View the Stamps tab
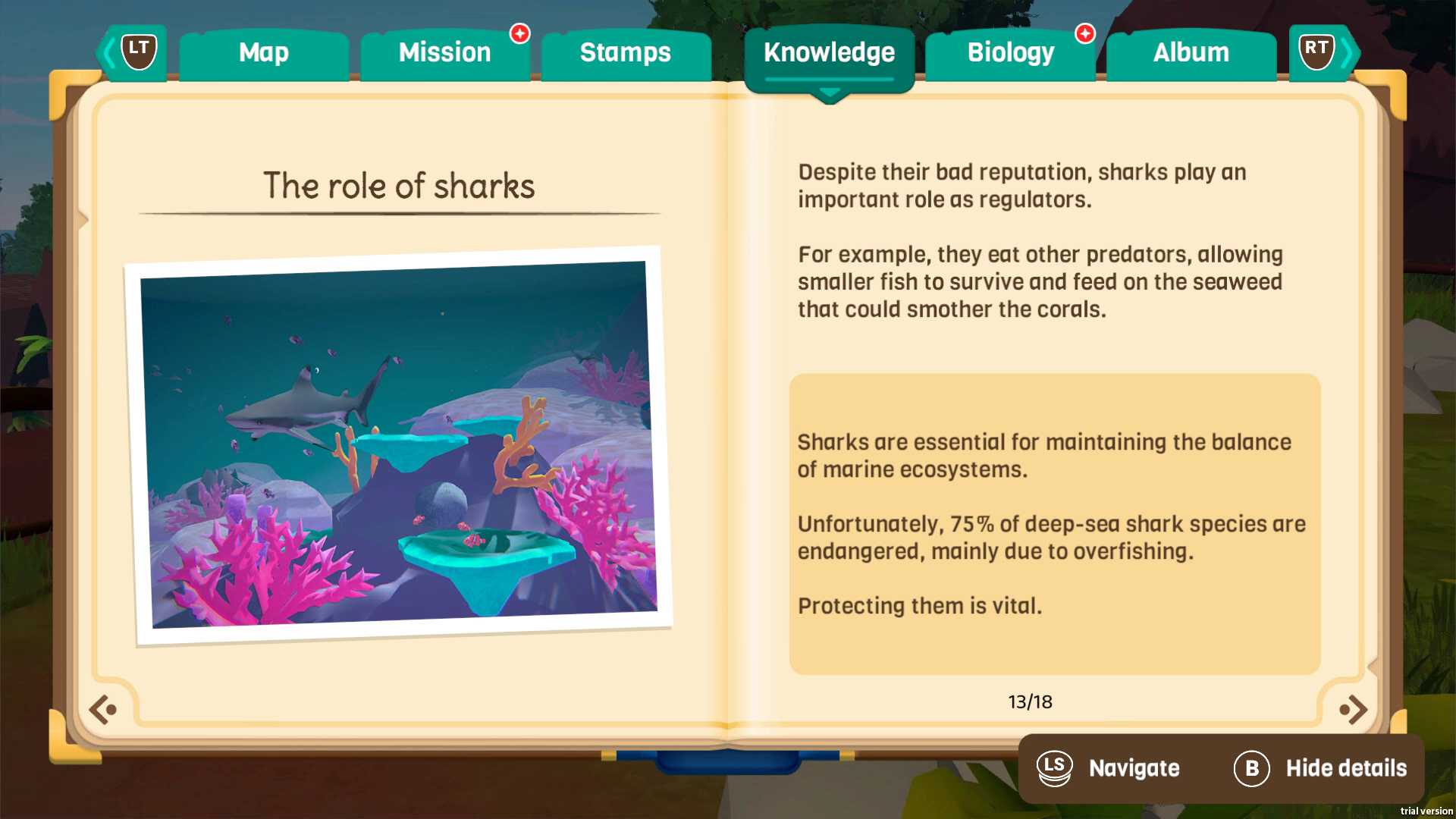1456x819 pixels. [x=624, y=52]
